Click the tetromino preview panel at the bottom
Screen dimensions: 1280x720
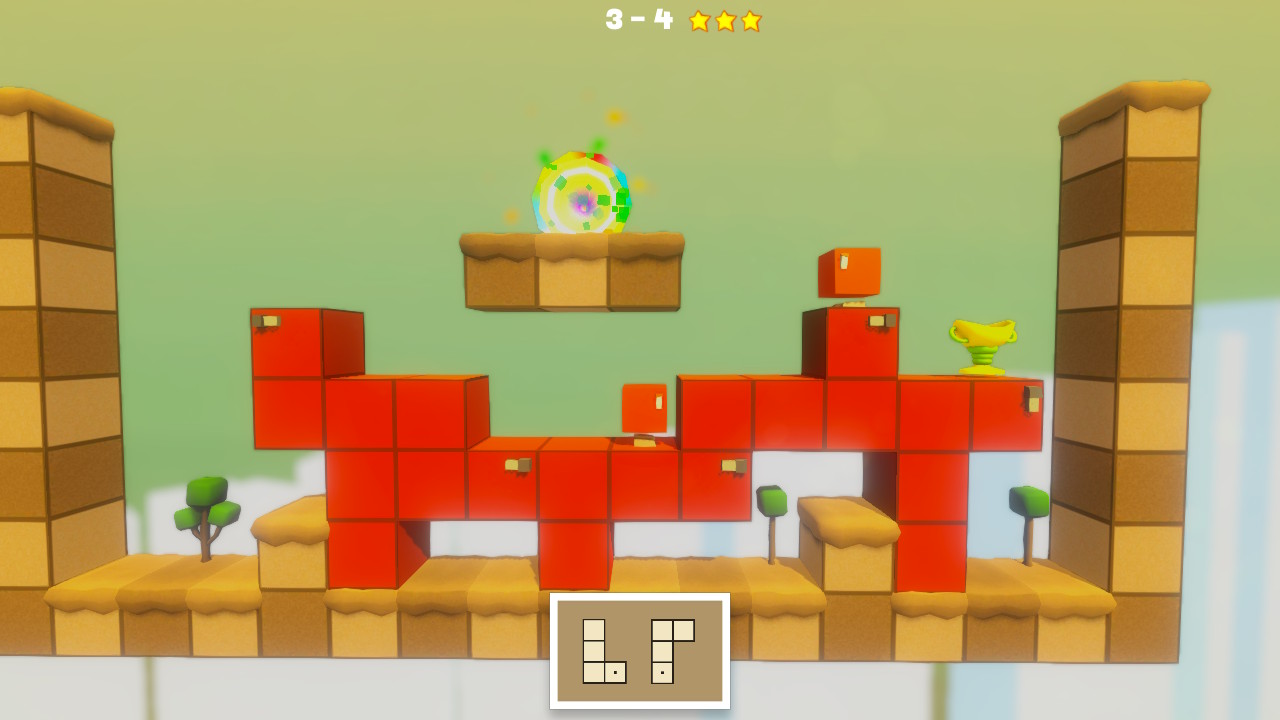tap(640, 650)
